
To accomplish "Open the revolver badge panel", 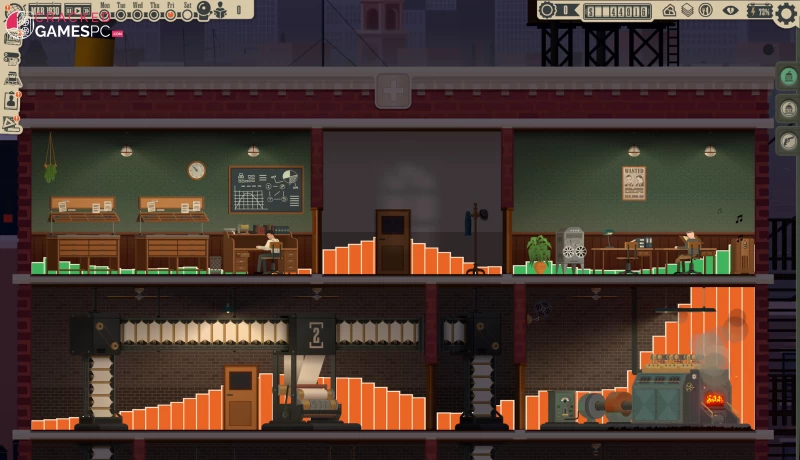I will pos(787,141).
